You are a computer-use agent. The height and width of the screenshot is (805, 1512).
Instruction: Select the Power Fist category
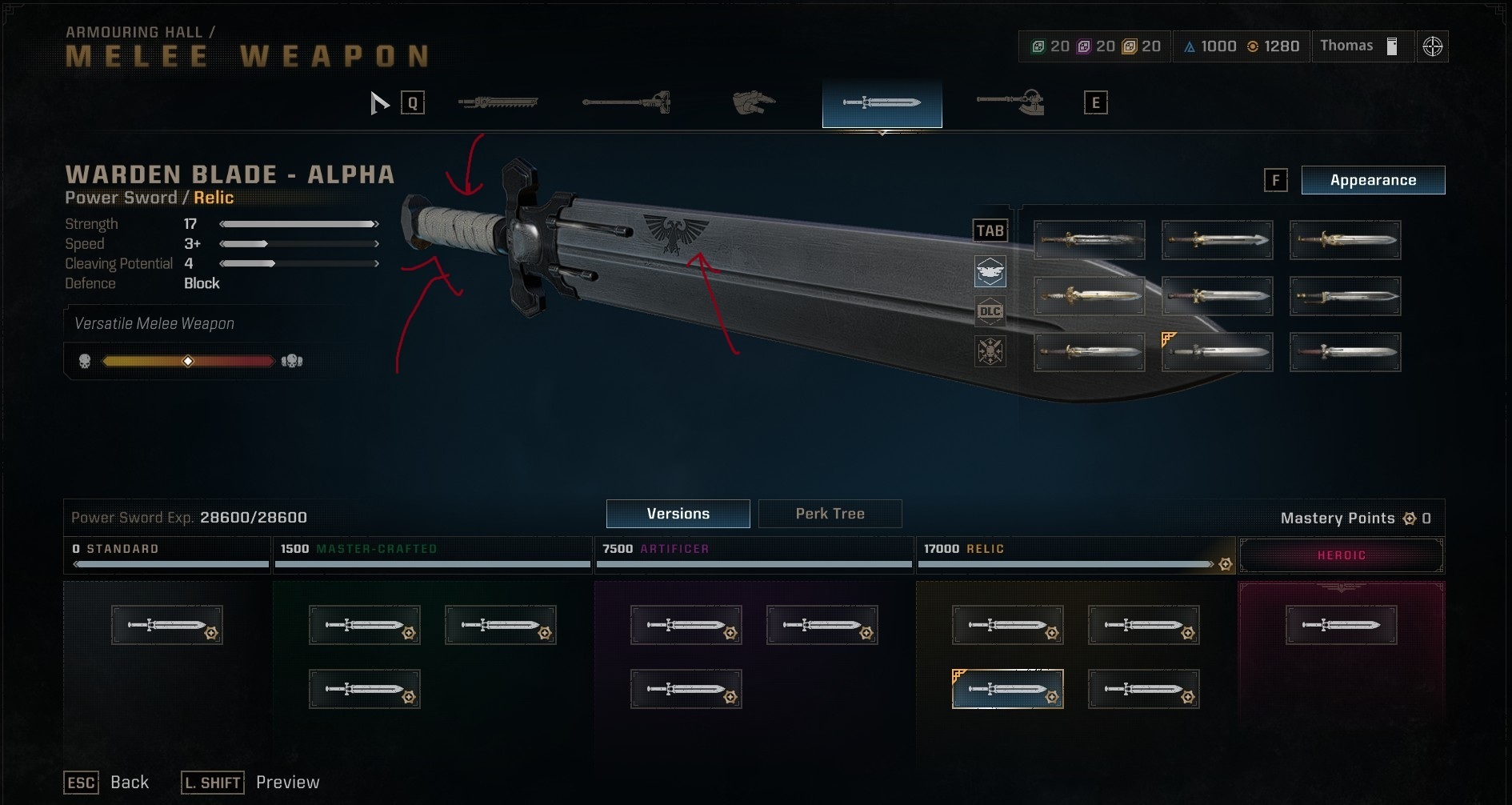coord(752,102)
